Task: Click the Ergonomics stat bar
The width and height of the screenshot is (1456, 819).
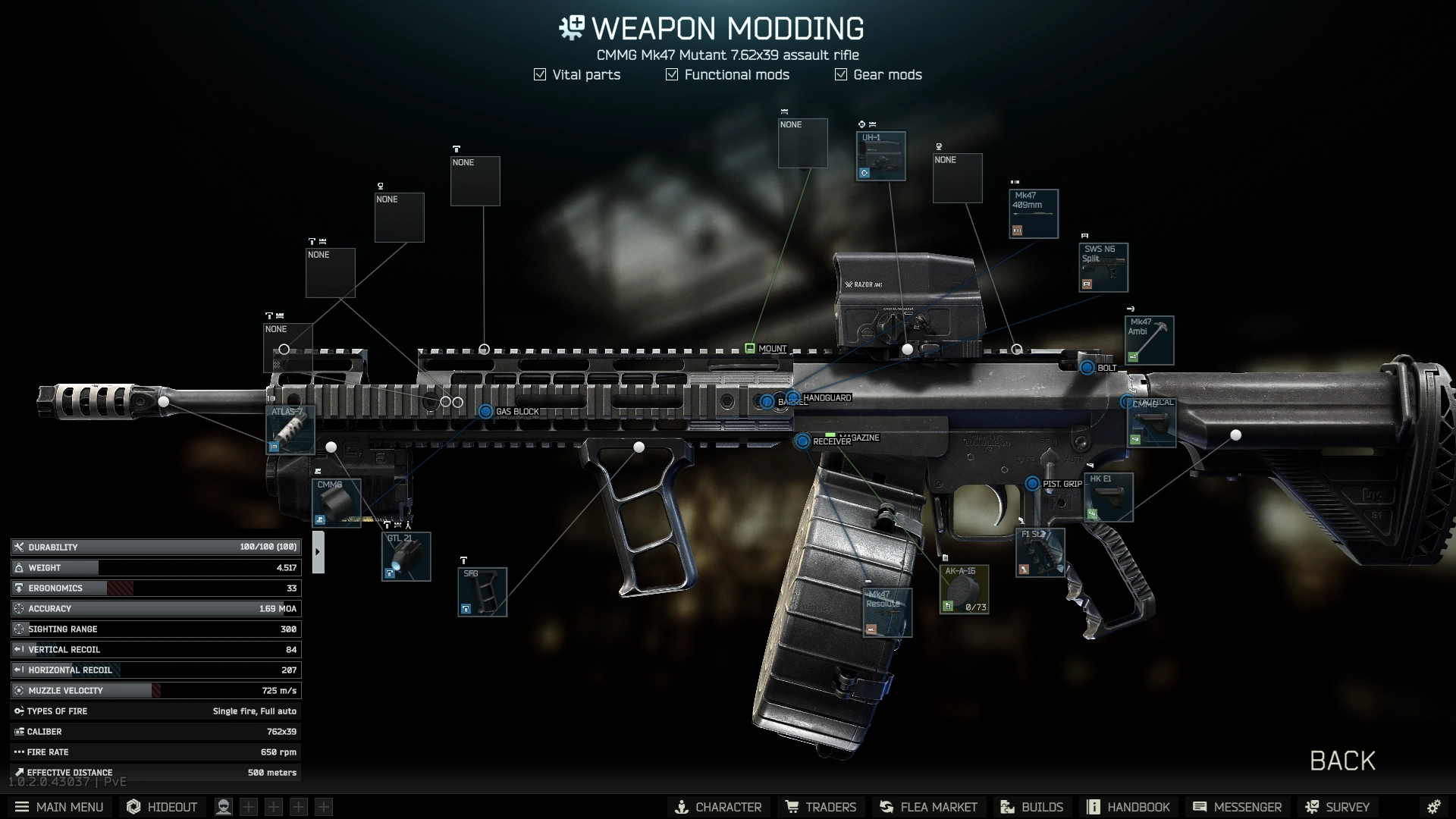Action: (x=155, y=588)
